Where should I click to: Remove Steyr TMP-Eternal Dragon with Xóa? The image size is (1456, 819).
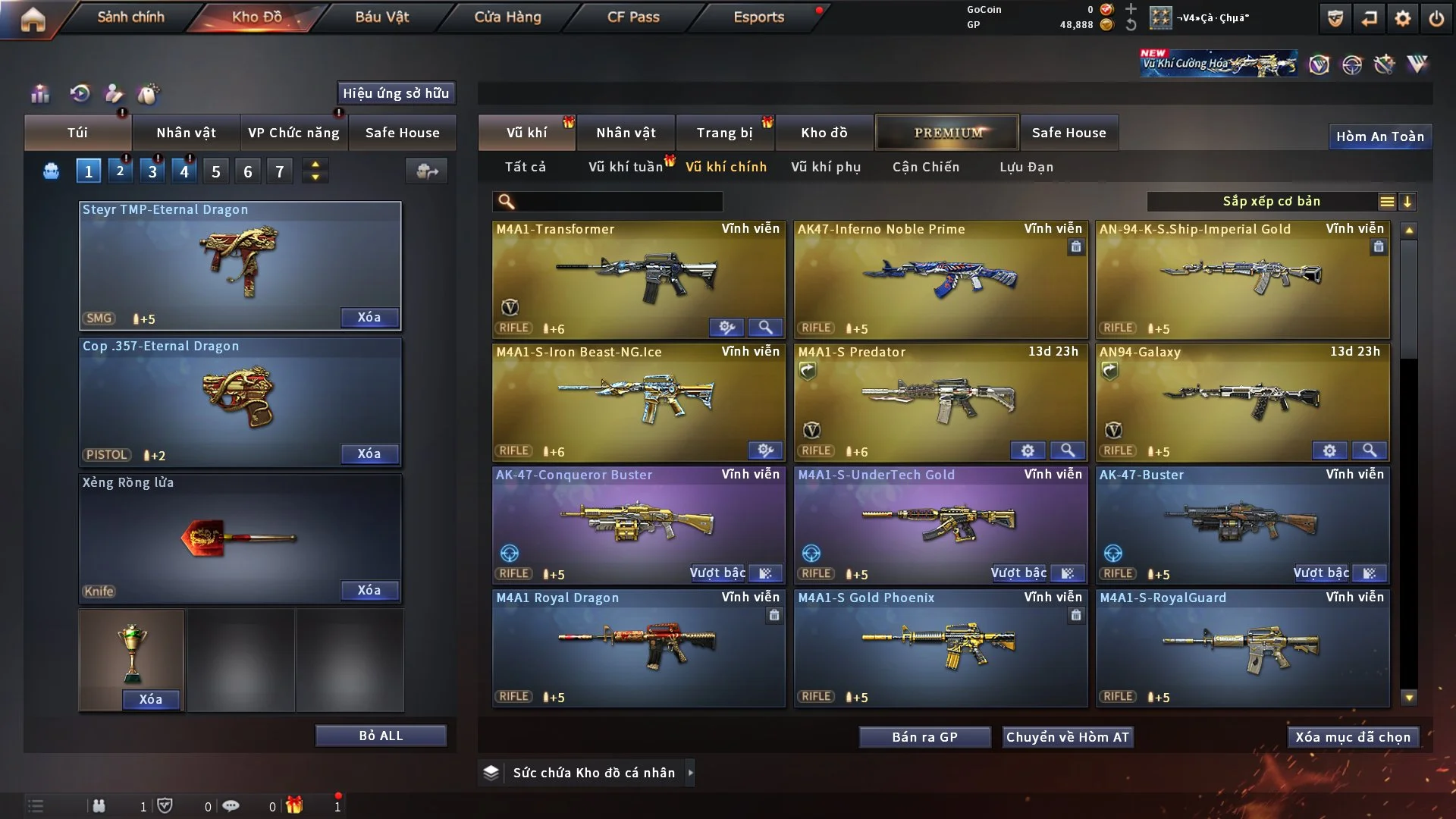(369, 317)
